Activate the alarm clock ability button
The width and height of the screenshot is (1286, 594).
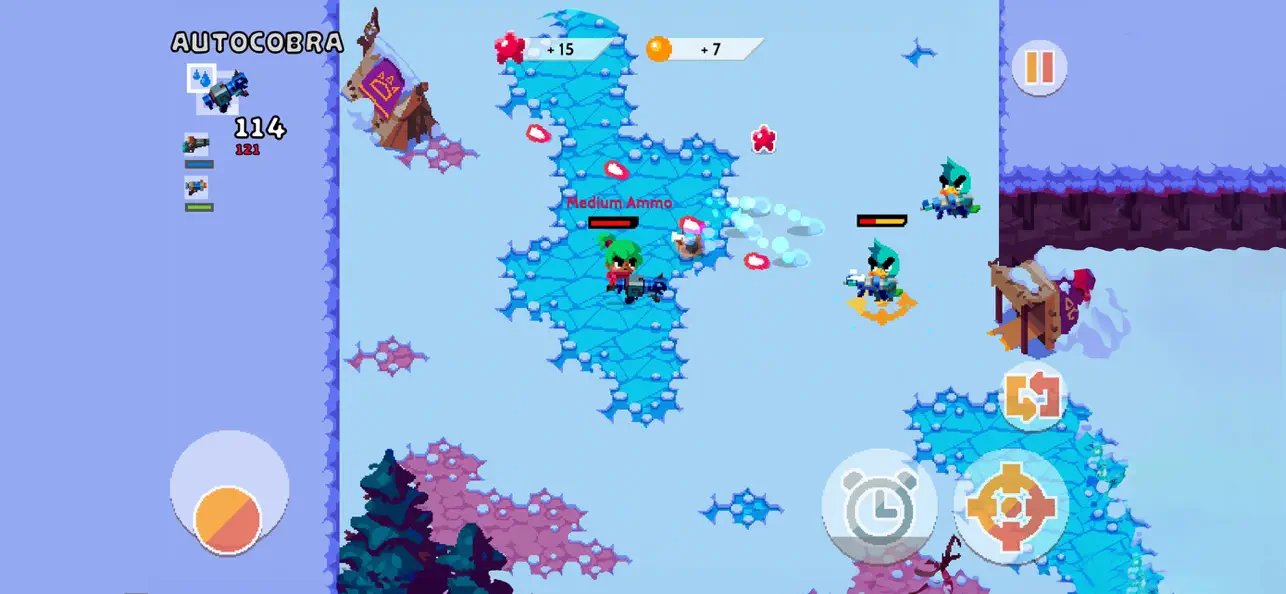(x=879, y=506)
